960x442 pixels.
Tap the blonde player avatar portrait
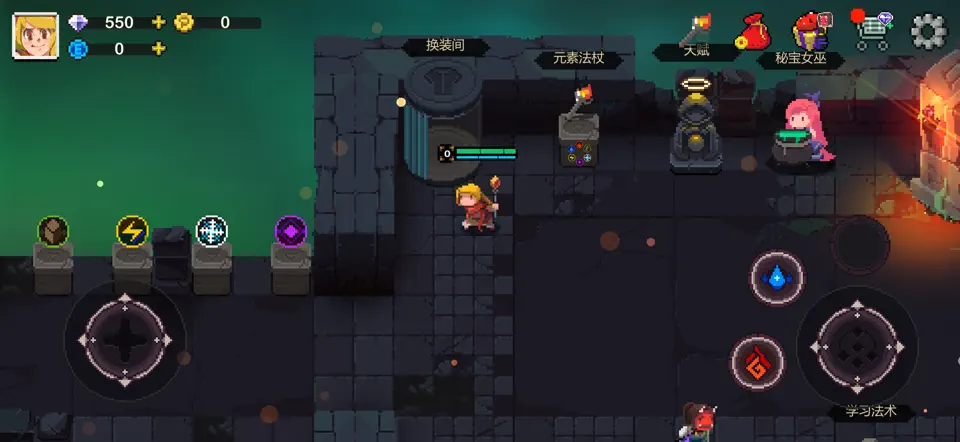click(34, 35)
